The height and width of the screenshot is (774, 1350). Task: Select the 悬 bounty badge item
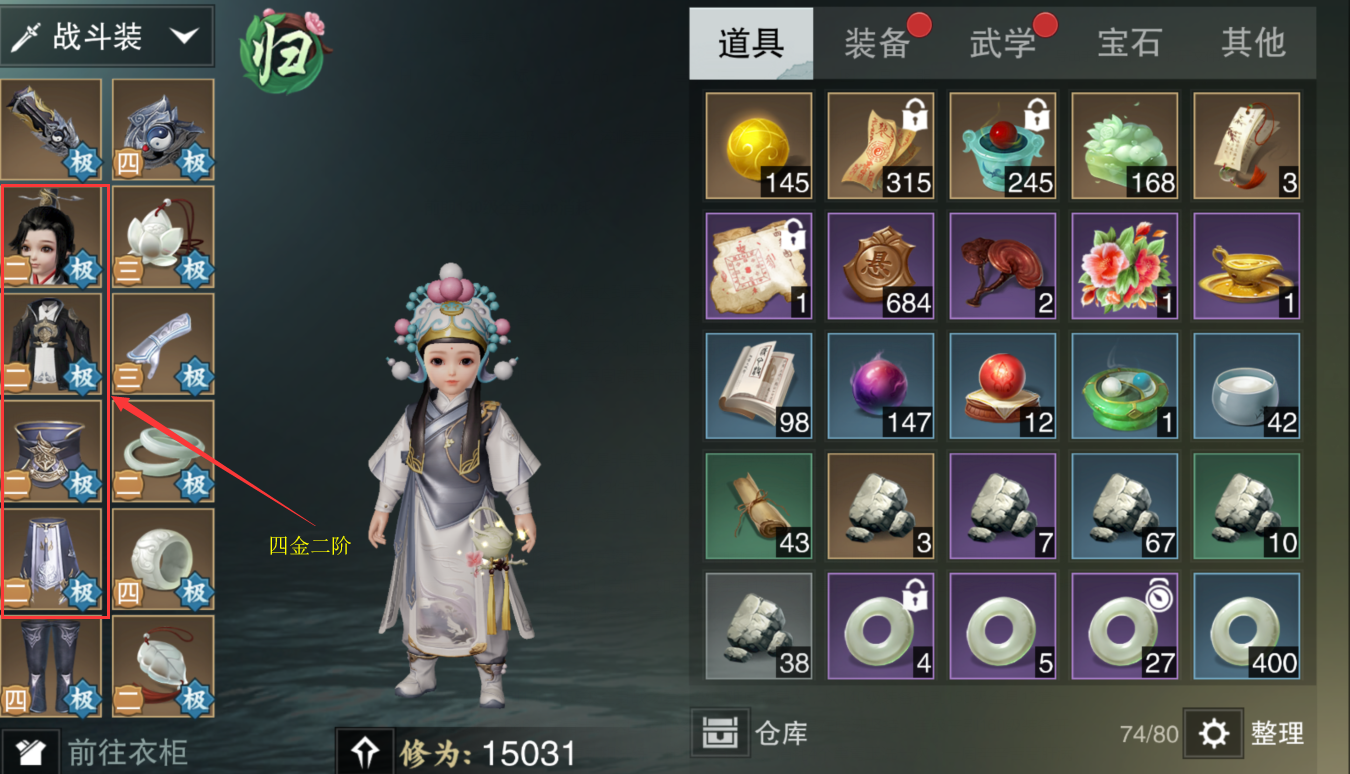click(x=880, y=265)
